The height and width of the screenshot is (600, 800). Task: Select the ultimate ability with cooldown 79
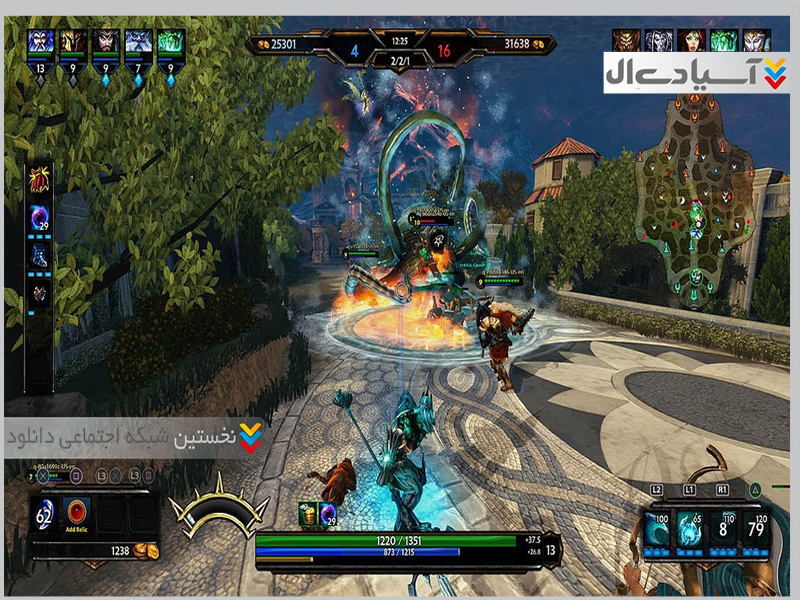(756, 528)
